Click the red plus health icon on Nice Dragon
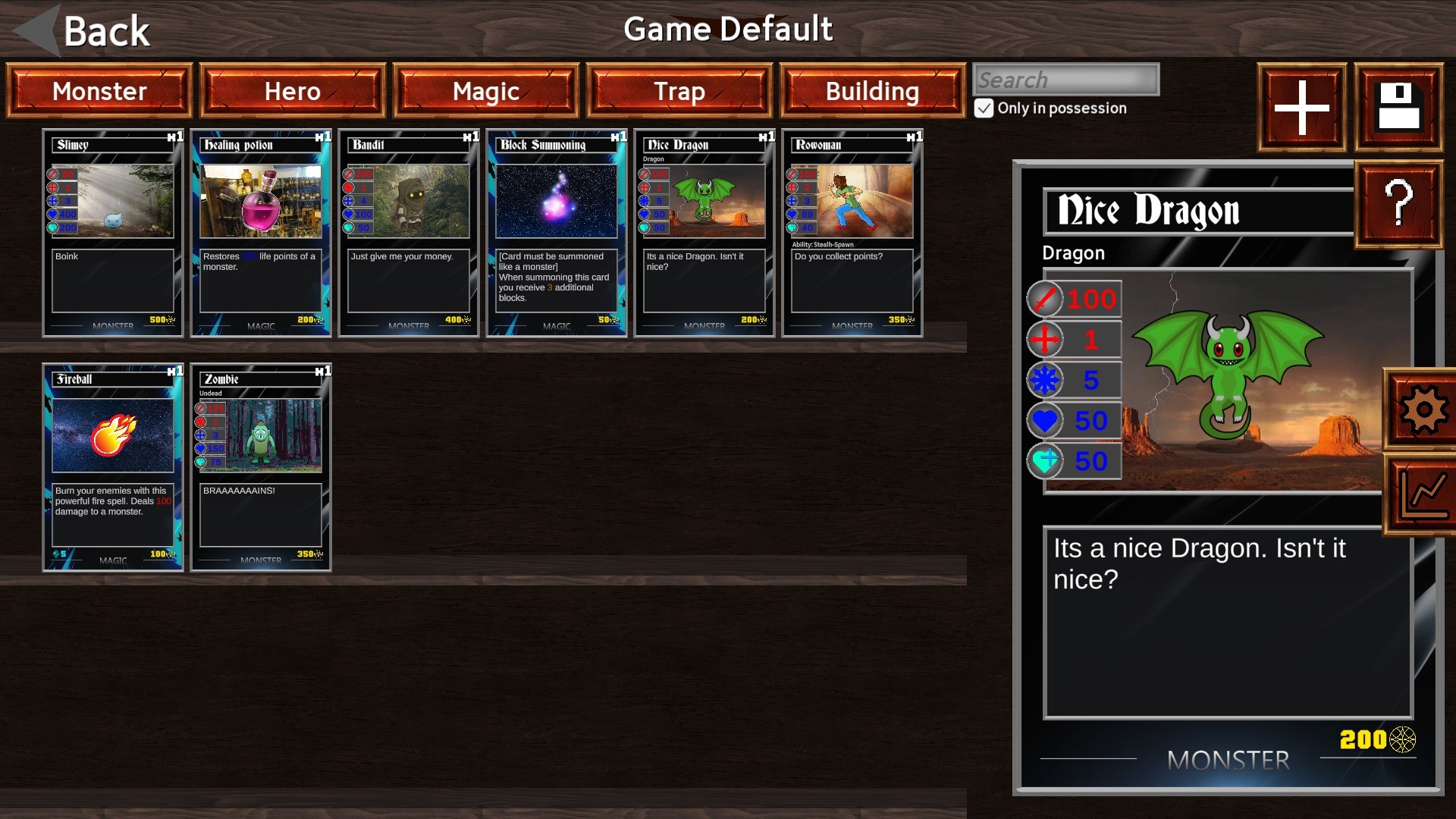 [1044, 339]
